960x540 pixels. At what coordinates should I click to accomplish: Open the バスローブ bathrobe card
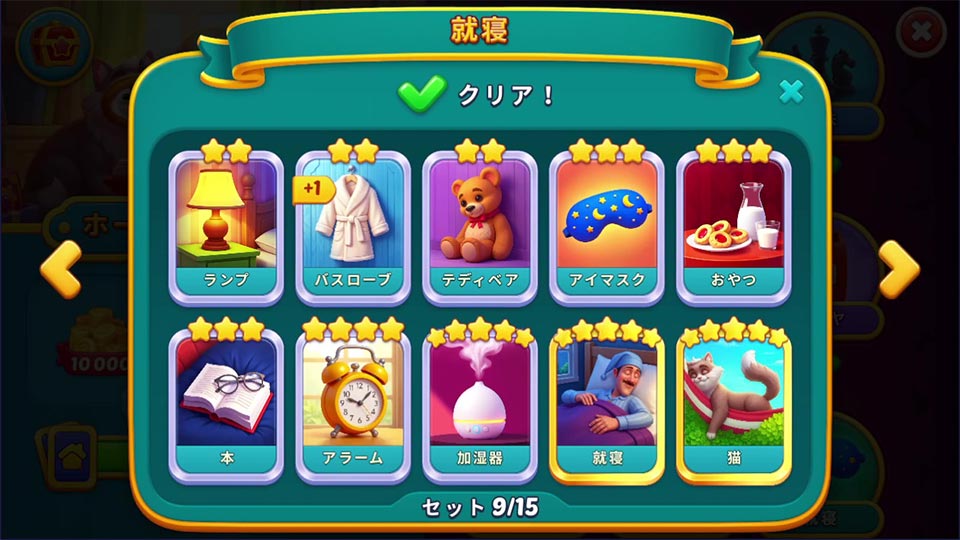click(x=353, y=226)
